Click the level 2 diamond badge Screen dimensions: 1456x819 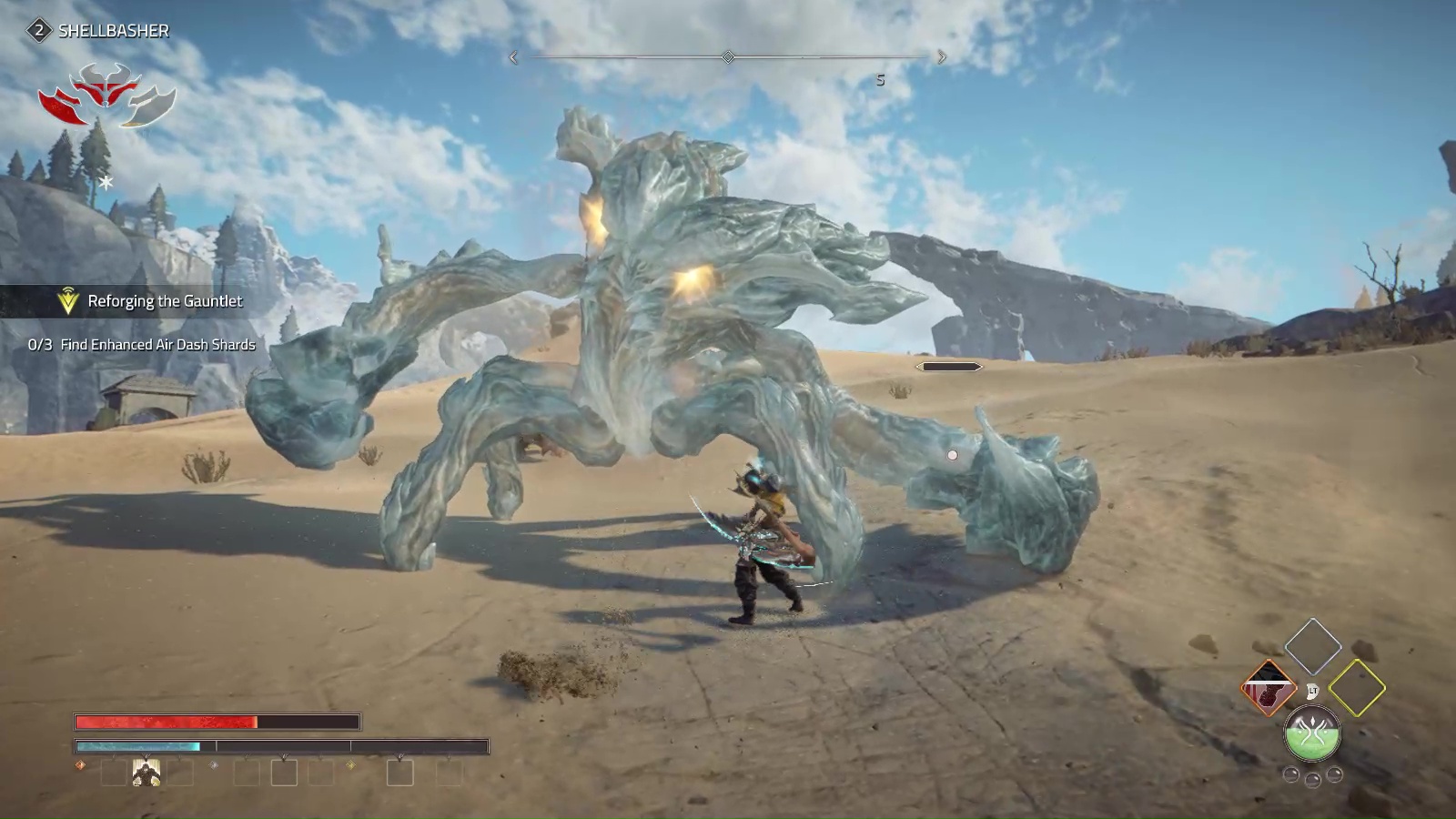38,31
